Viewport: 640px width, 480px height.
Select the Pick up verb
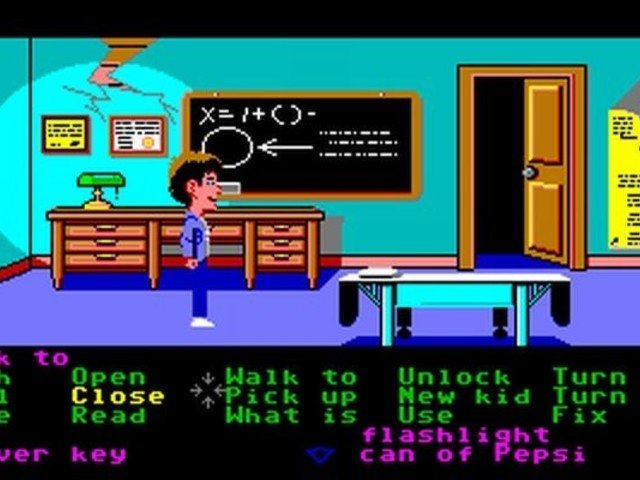tap(291, 396)
